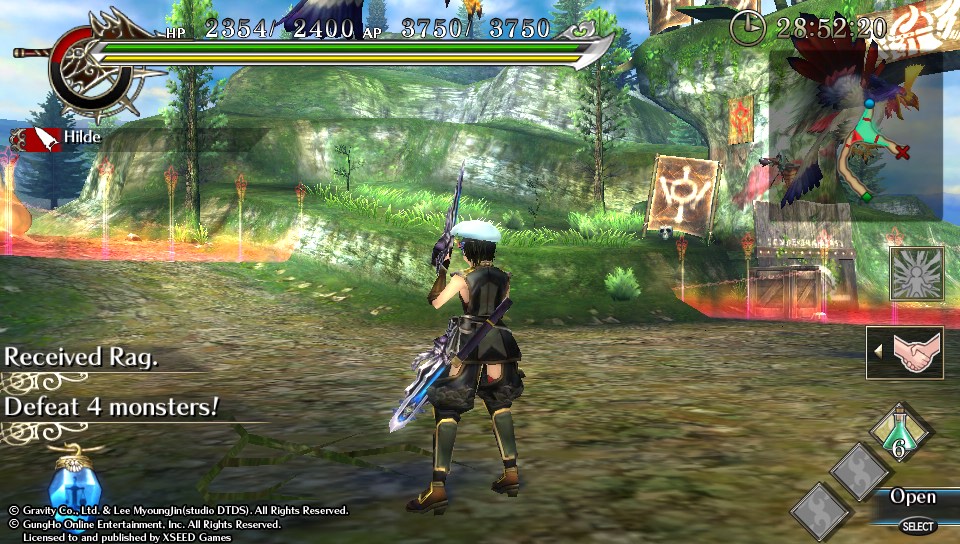960x544 pixels.
Task: Activate the glowing figure skill icon
Action: 916,274
